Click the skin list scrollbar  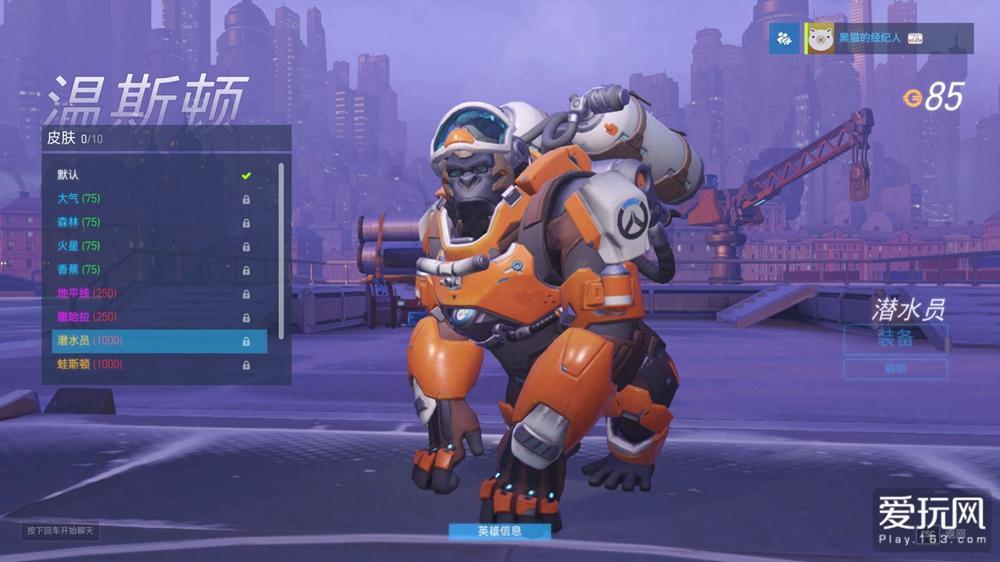281,250
